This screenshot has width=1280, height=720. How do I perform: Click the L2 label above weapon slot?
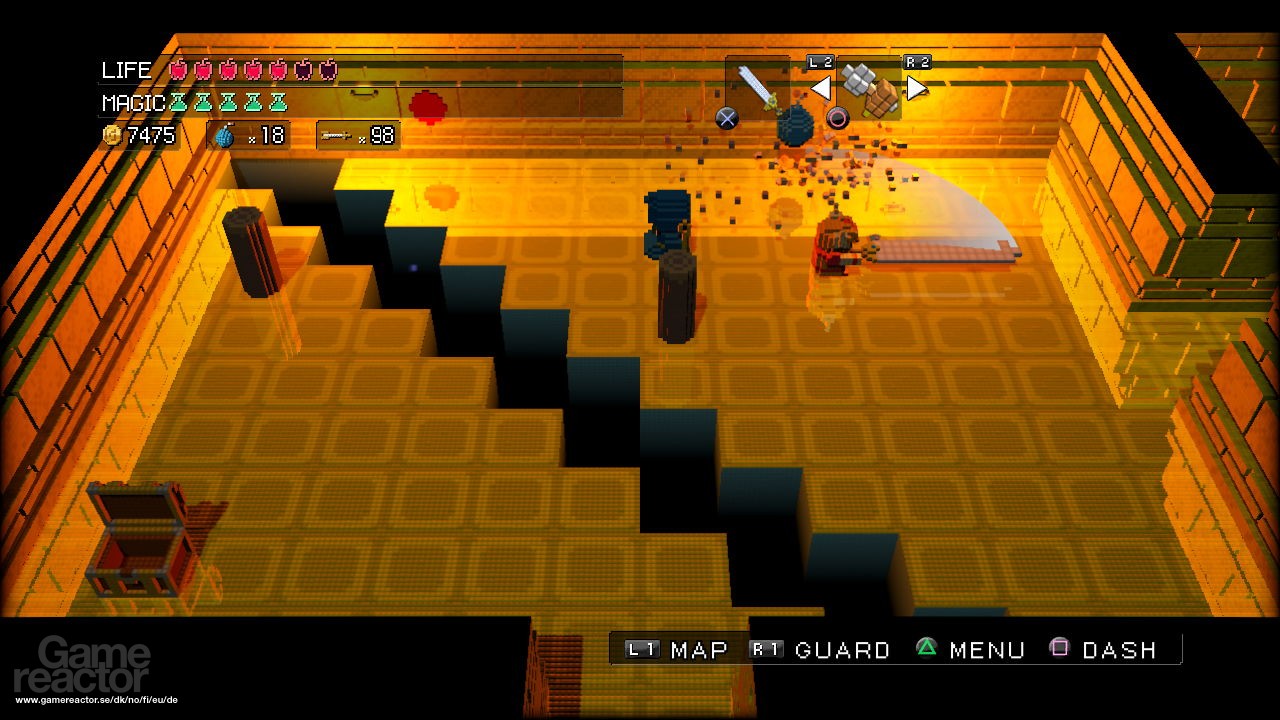(819, 61)
